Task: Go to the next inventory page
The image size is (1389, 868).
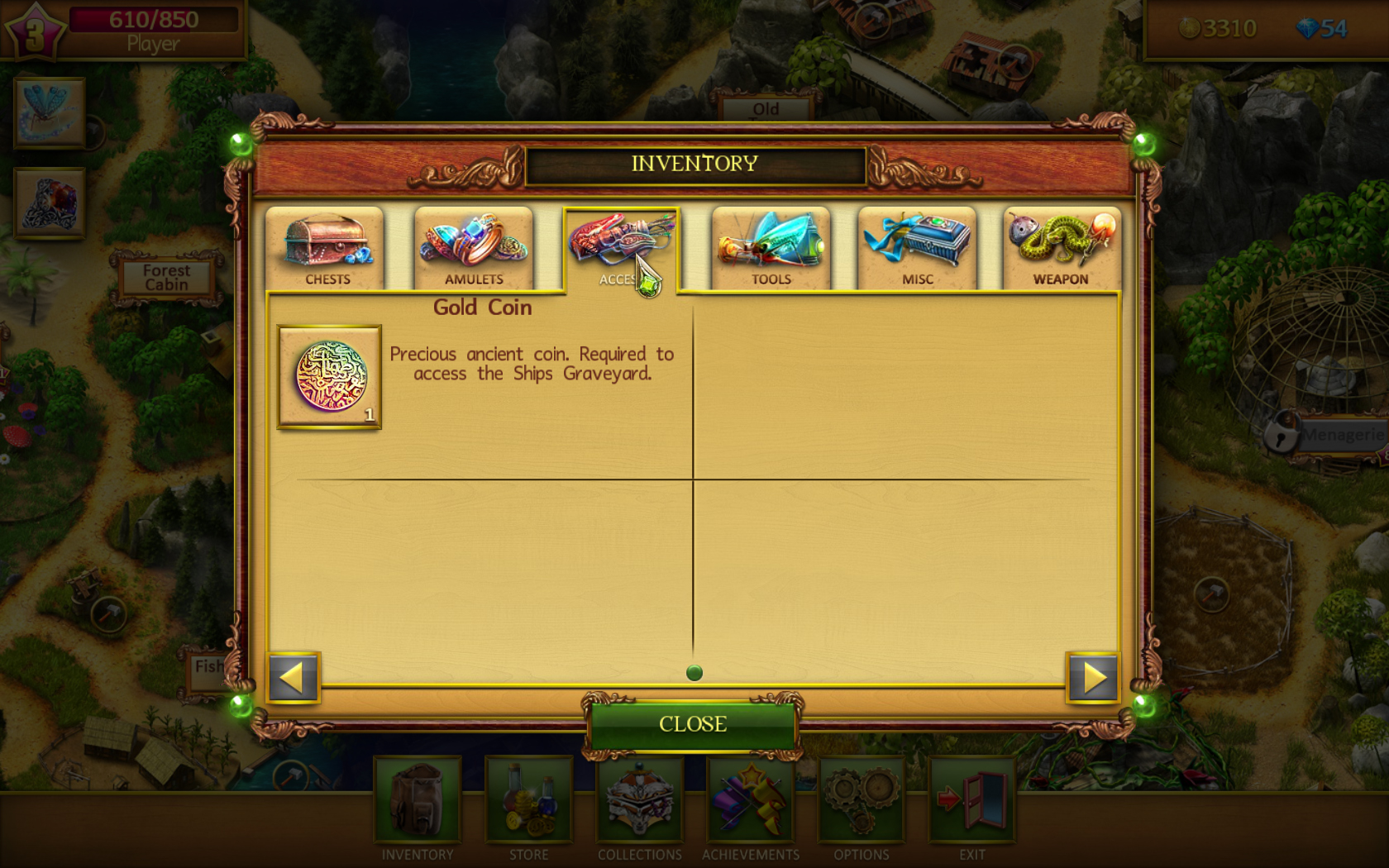Action: pos(1093,678)
